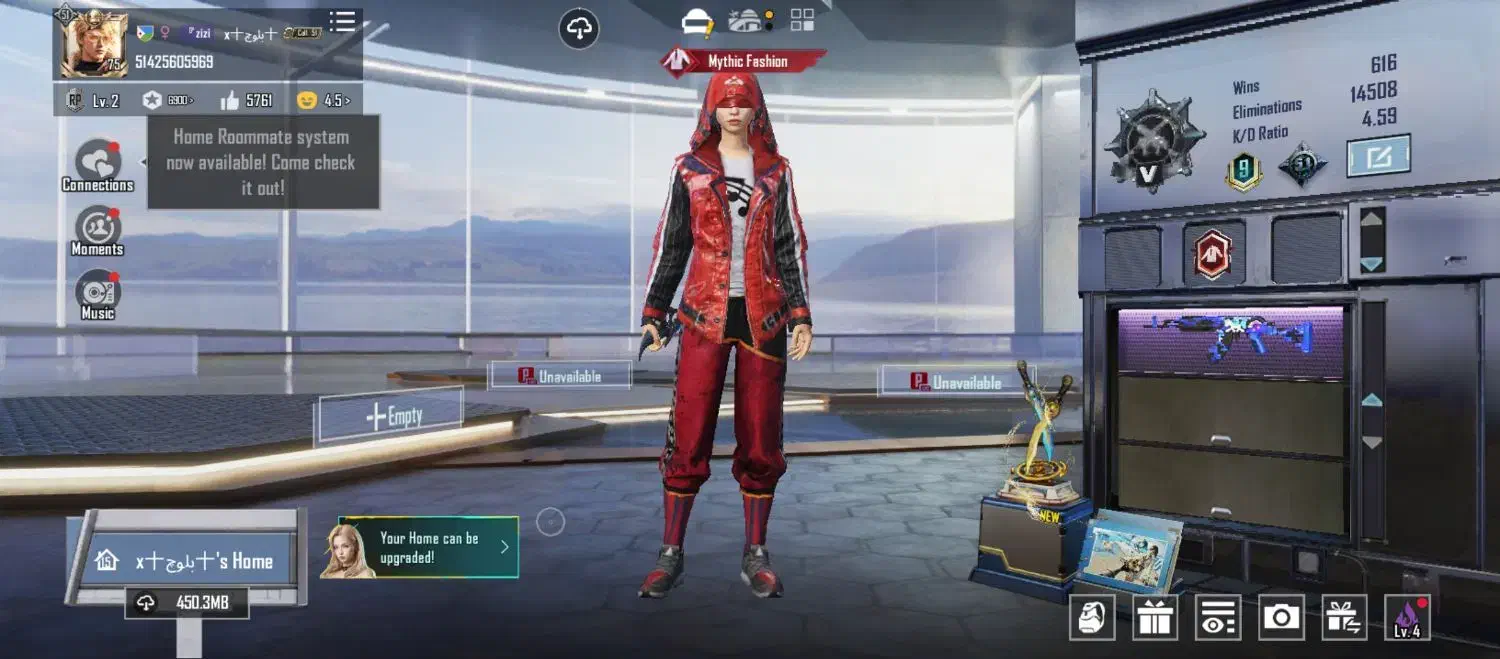Open popularity star 6900 details
Image resolution: width=1500 pixels, height=659 pixels.
click(x=167, y=100)
